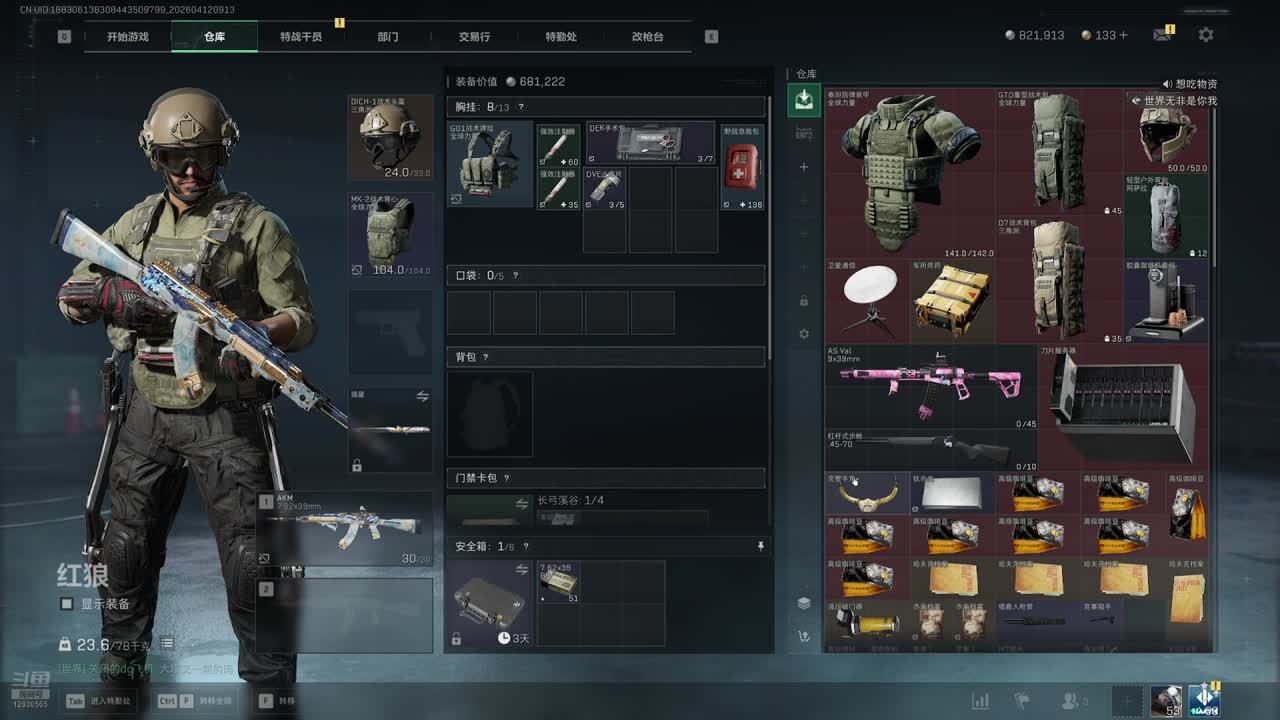Select the satellite dish item in stash
The height and width of the screenshot is (720, 1280).
coord(866,301)
